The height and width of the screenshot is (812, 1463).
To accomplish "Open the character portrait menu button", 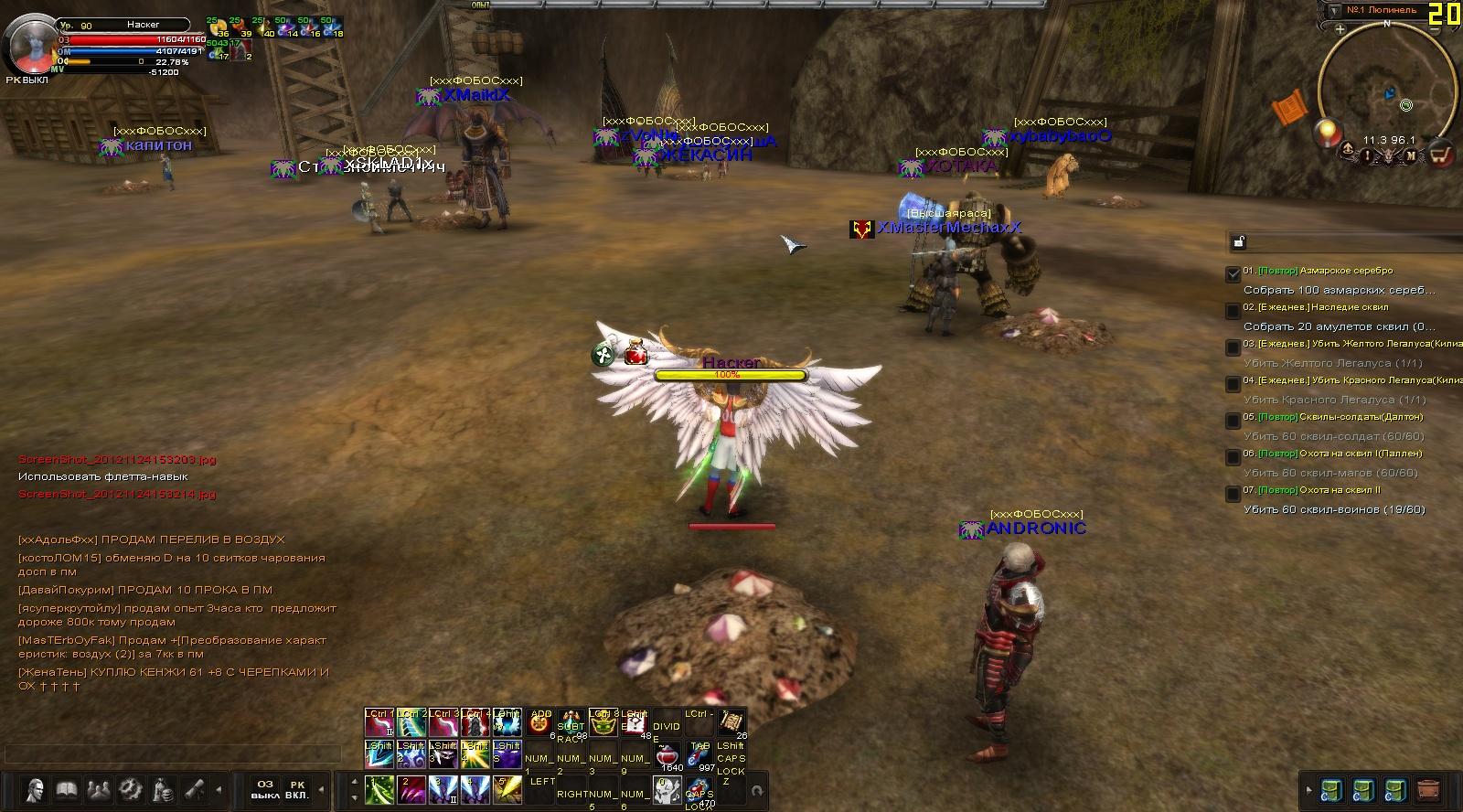I will (x=36, y=789).
